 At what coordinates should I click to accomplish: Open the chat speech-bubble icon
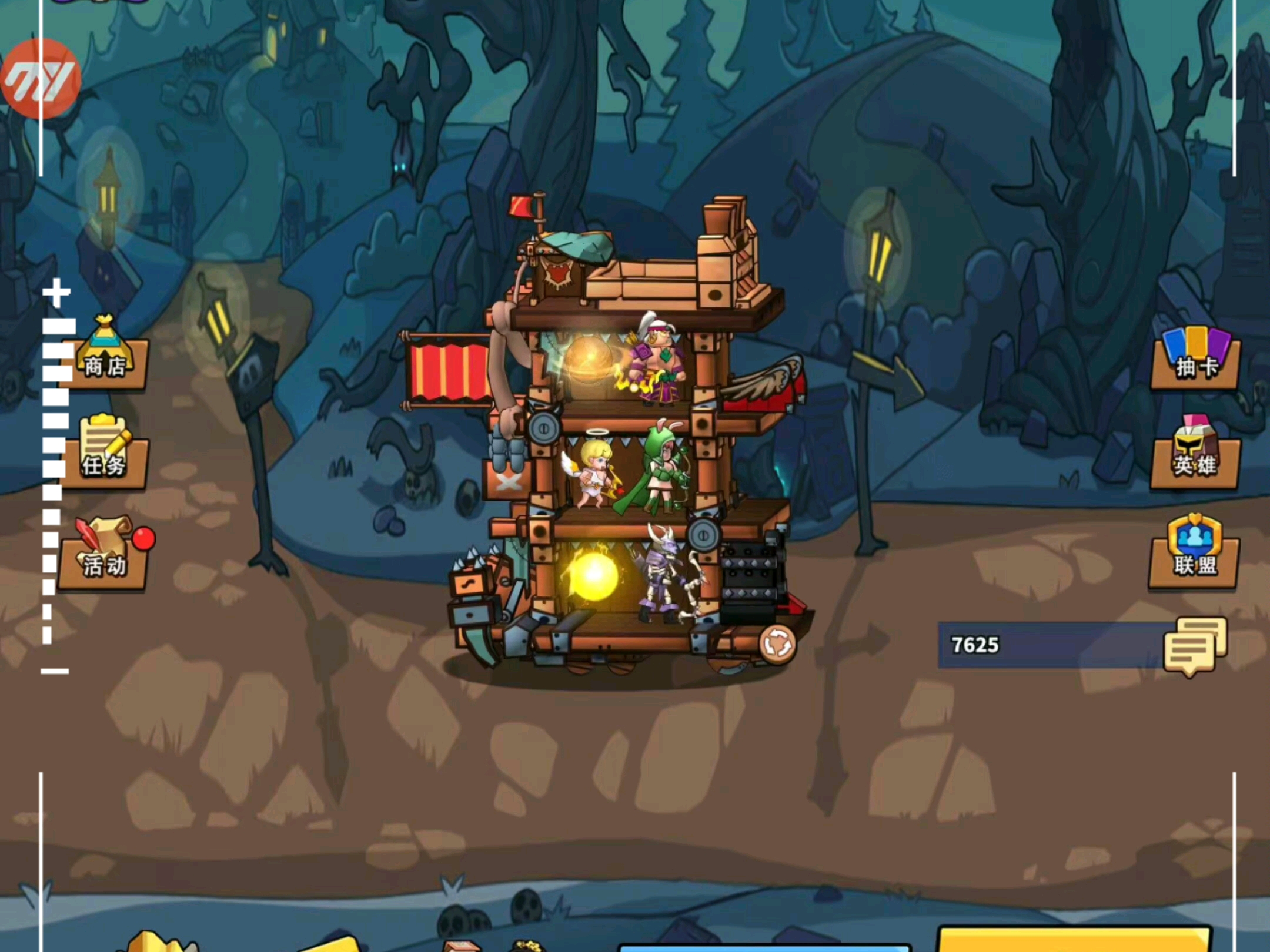pyautogui.click(x=1195, y=646)
